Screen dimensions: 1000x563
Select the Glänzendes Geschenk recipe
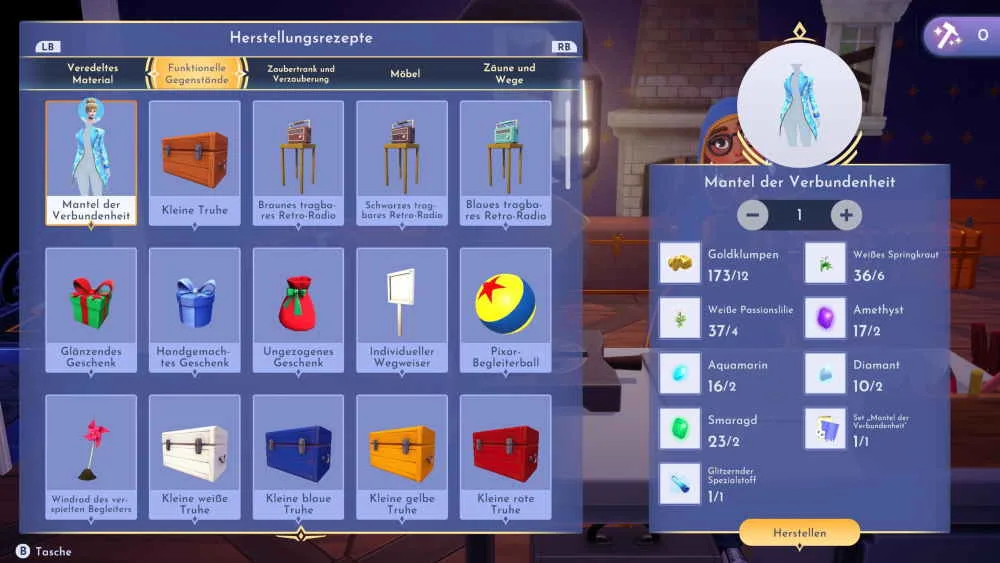click(91, 310)
